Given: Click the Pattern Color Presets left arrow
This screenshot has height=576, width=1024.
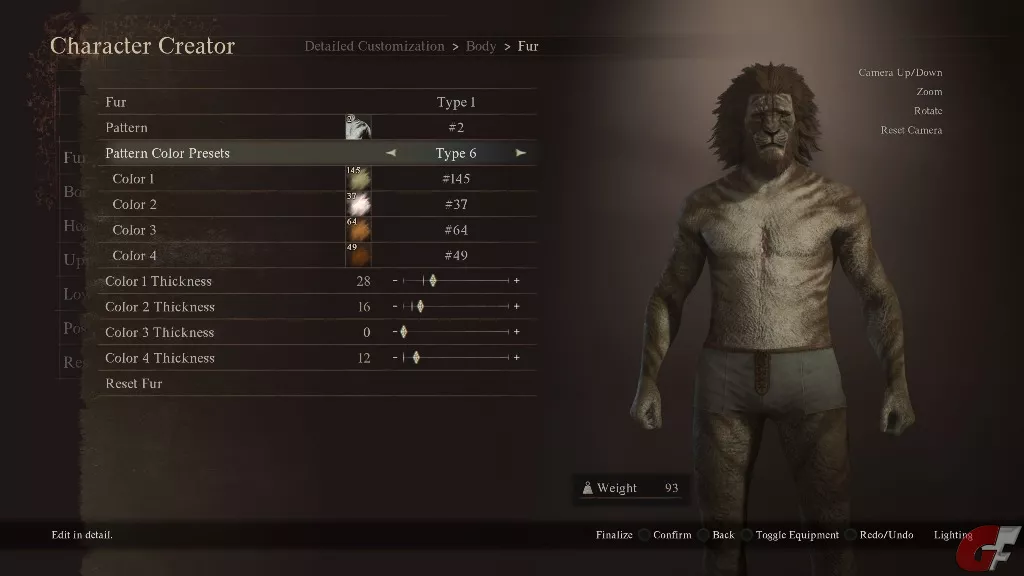Looking at the screenshot, I should coord(391,153).
